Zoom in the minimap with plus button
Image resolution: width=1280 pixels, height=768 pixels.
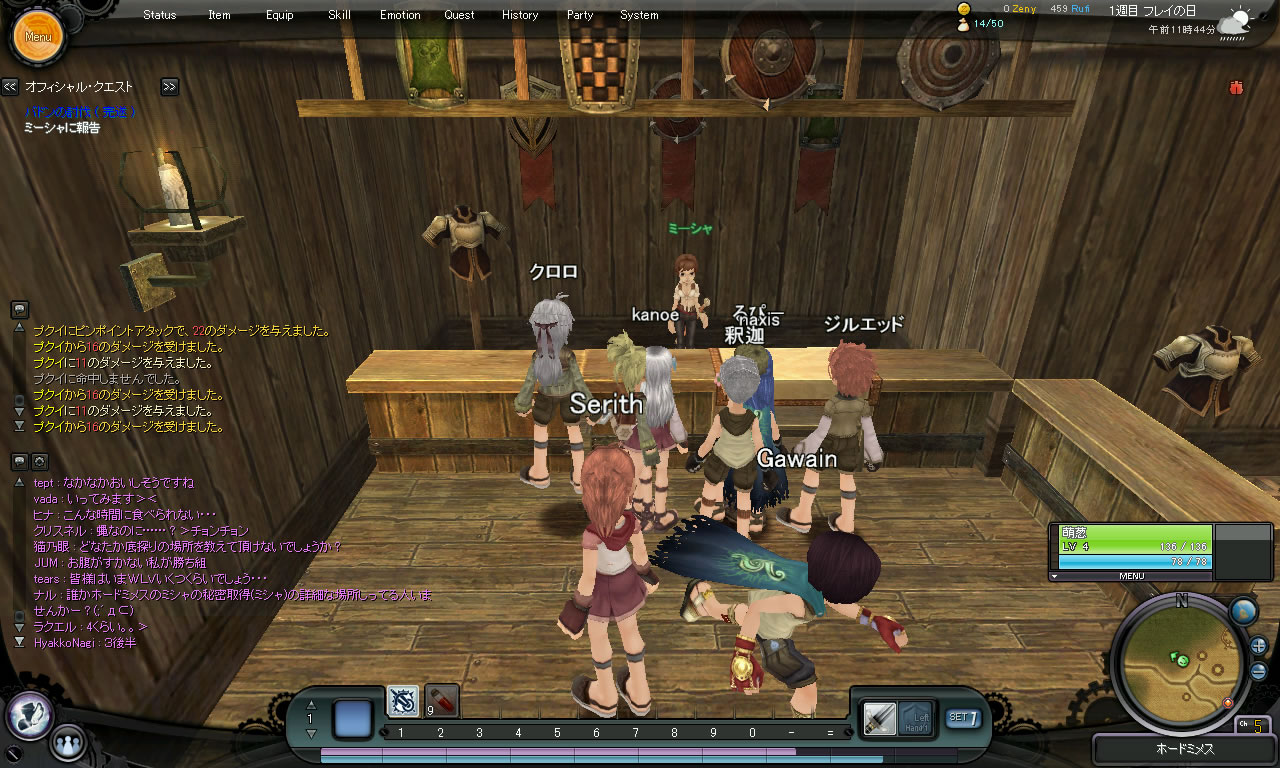[x=1258, y=645]
